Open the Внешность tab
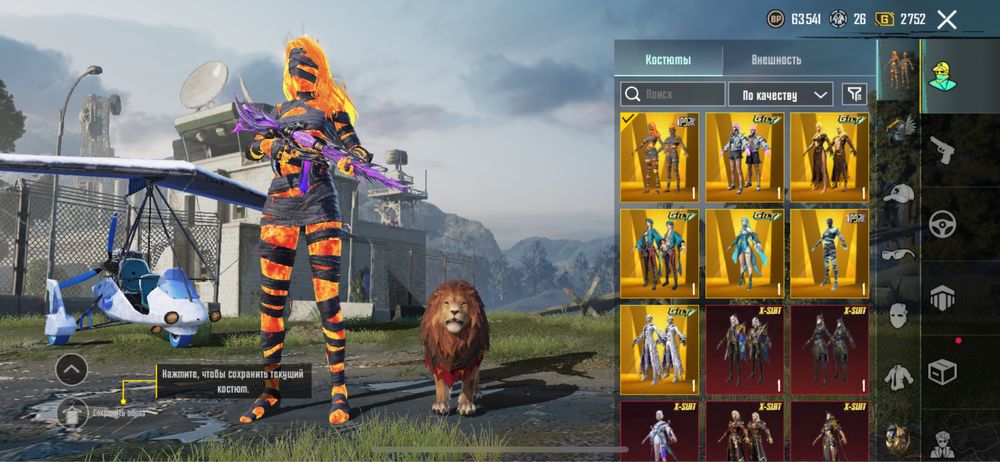Viewport: 1000px width, 462px height. pyautogui.click(x=776, y=60)
